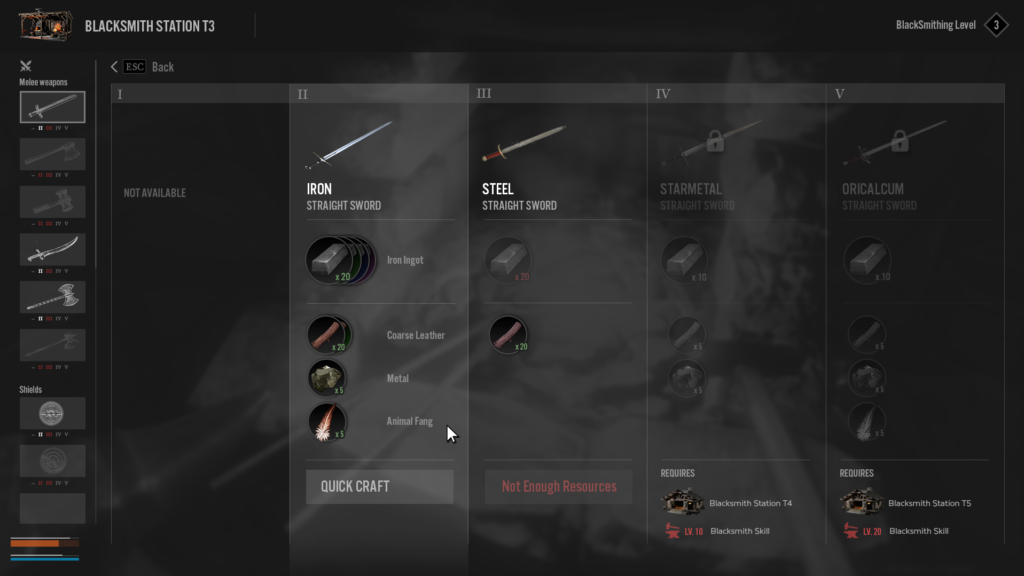Open the double-bladed battle axe category
The width and height of the screenshot is (1024, 576).
click(x=52, y=297)
